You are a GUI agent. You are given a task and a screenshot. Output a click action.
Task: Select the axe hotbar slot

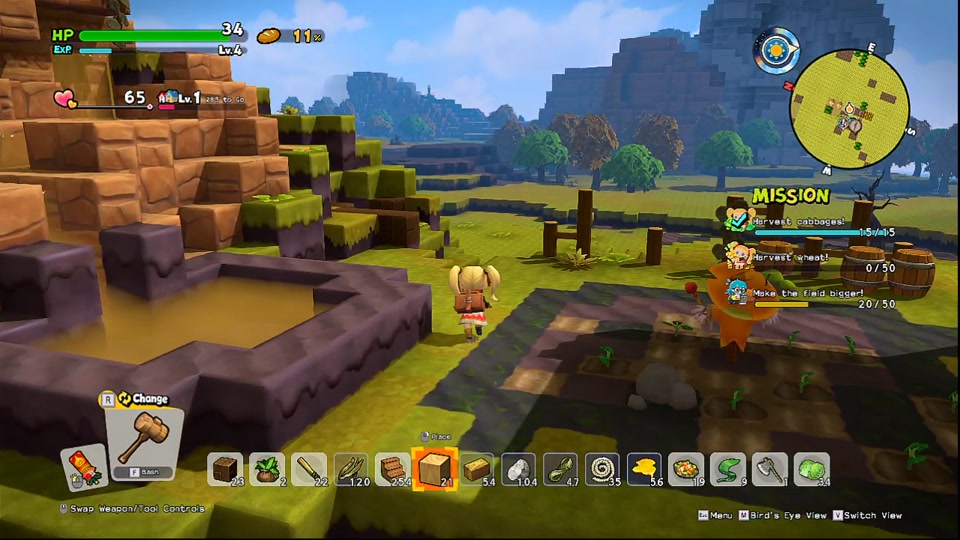coord(770,469)
